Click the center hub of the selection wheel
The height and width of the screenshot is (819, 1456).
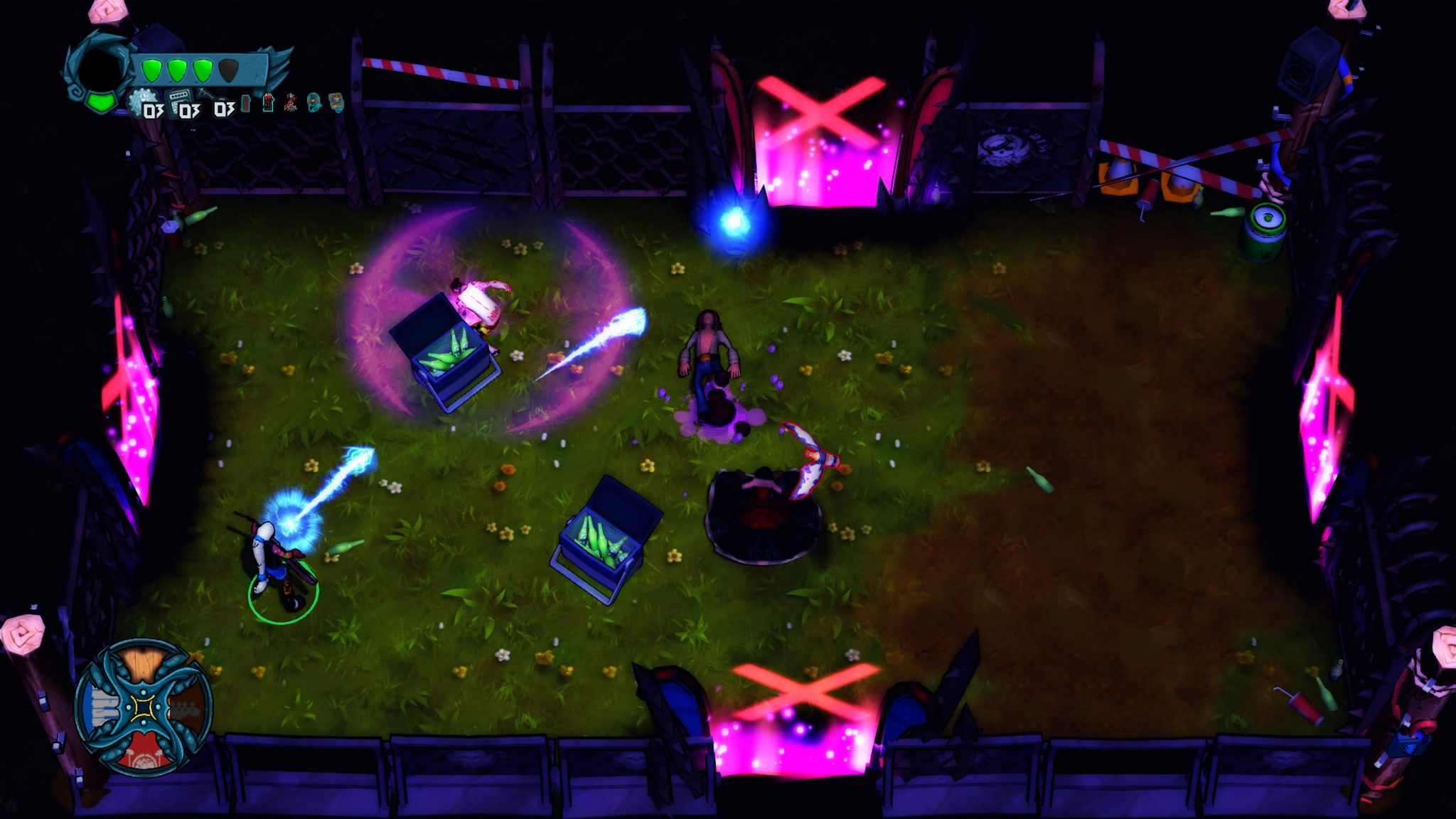point(143,708)
